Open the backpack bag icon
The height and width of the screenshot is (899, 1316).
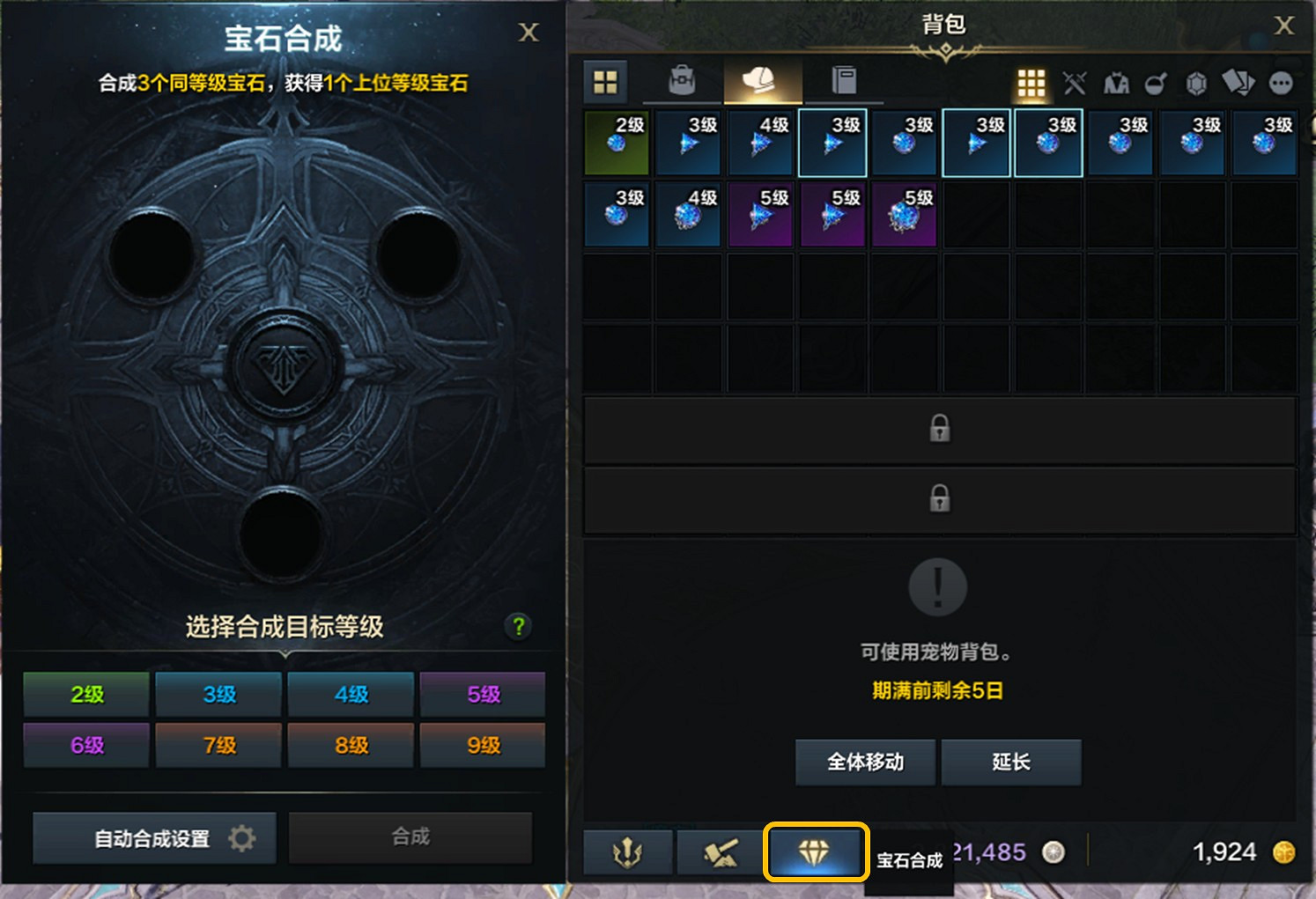681,81
